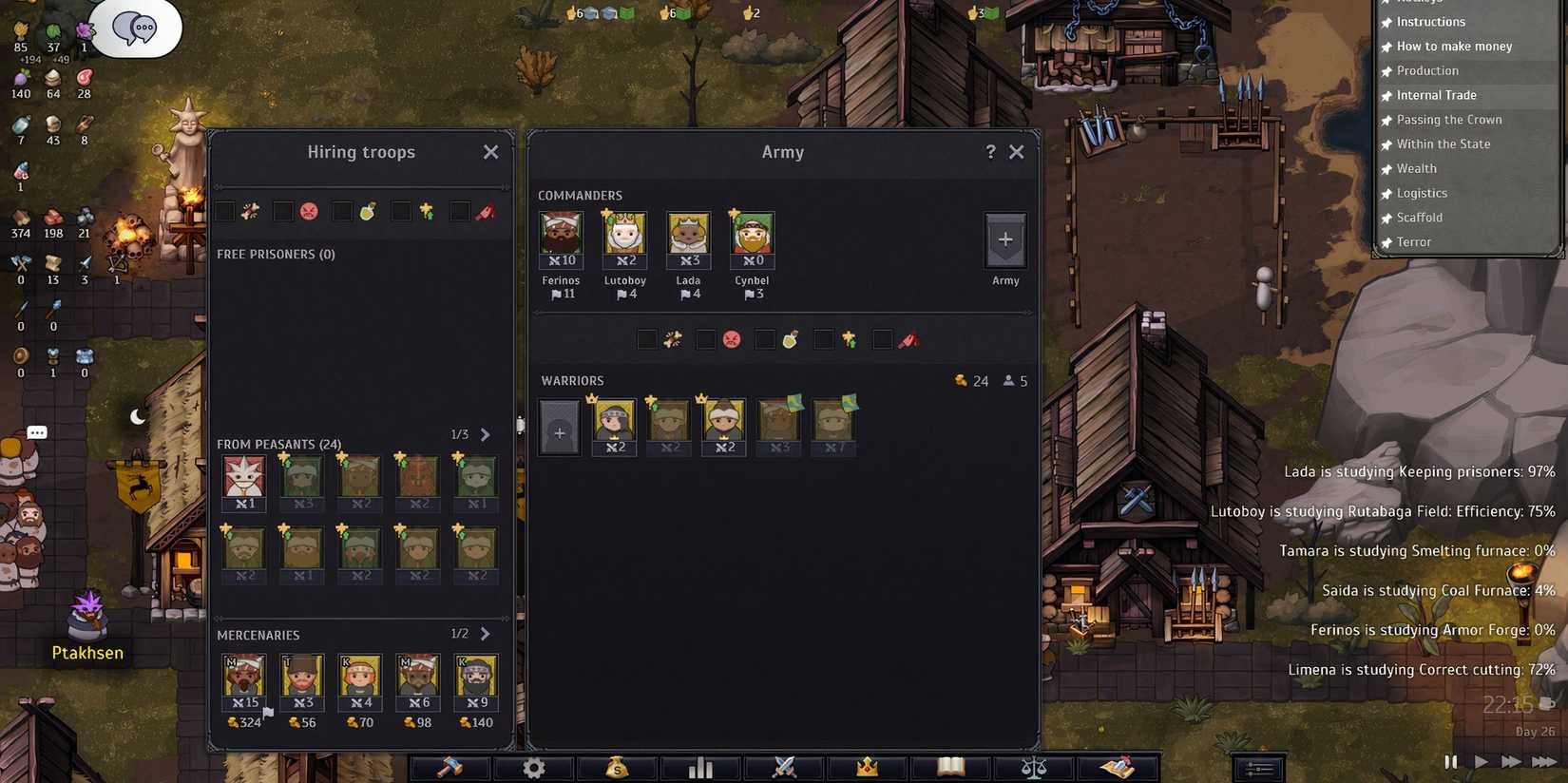Go to next page of peasant recruits

pyautogui.click(x=486, y=434)
